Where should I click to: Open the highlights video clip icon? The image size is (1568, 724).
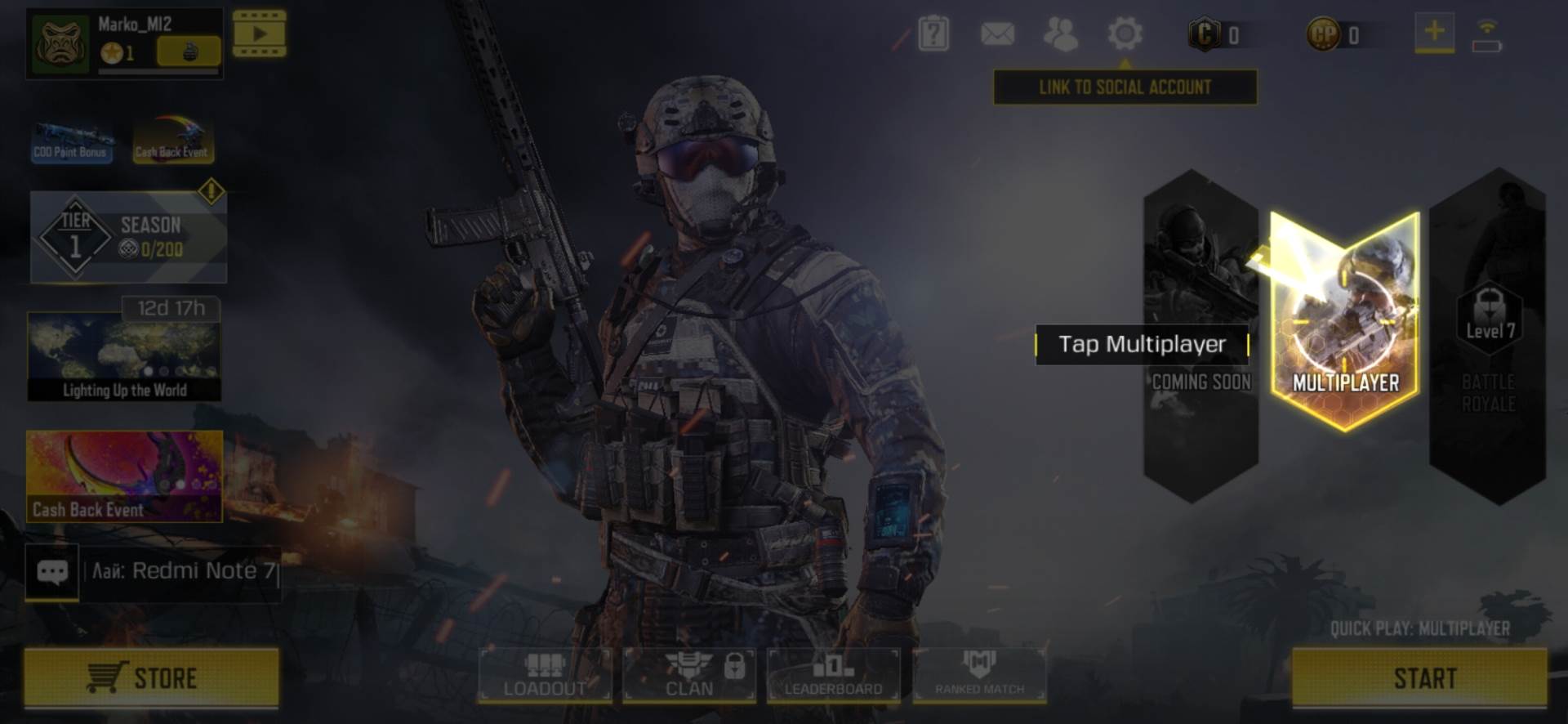[260, 33]
